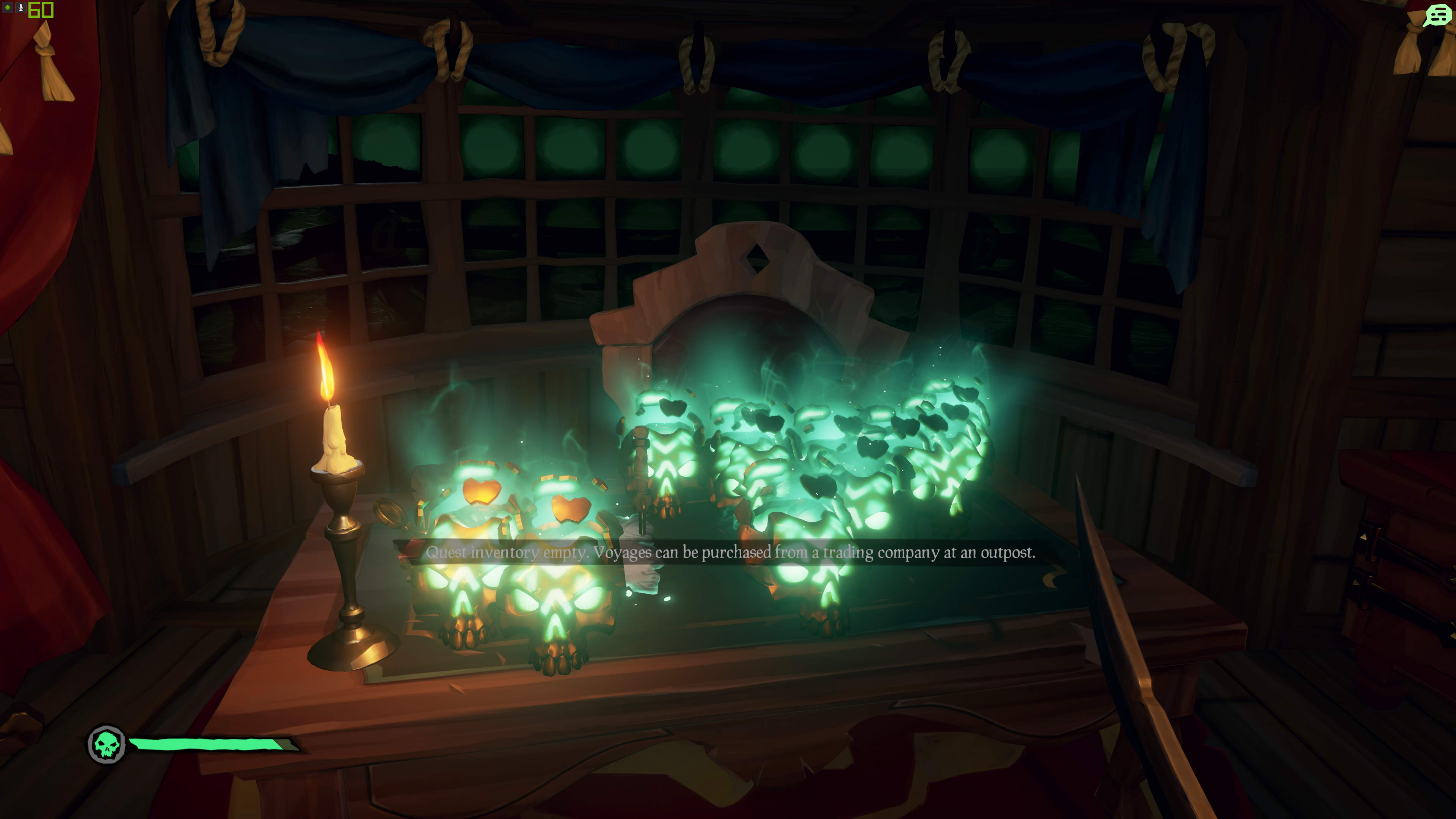
Task: Toggle the overlay microphone indicator
Action: tap(20, 8)
